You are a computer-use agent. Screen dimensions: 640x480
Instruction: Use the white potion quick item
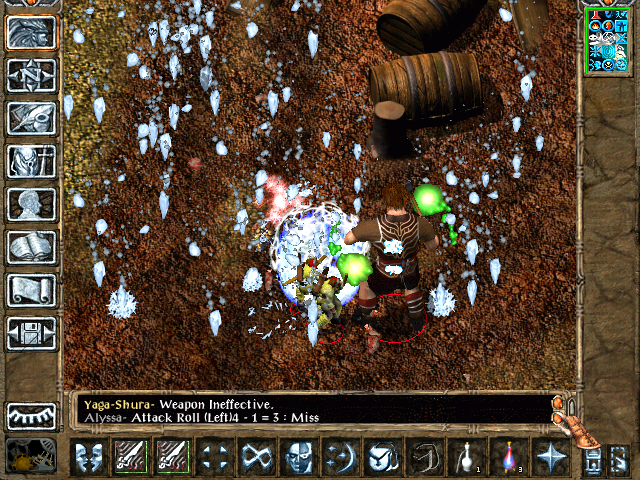click(x=467, y=456)
